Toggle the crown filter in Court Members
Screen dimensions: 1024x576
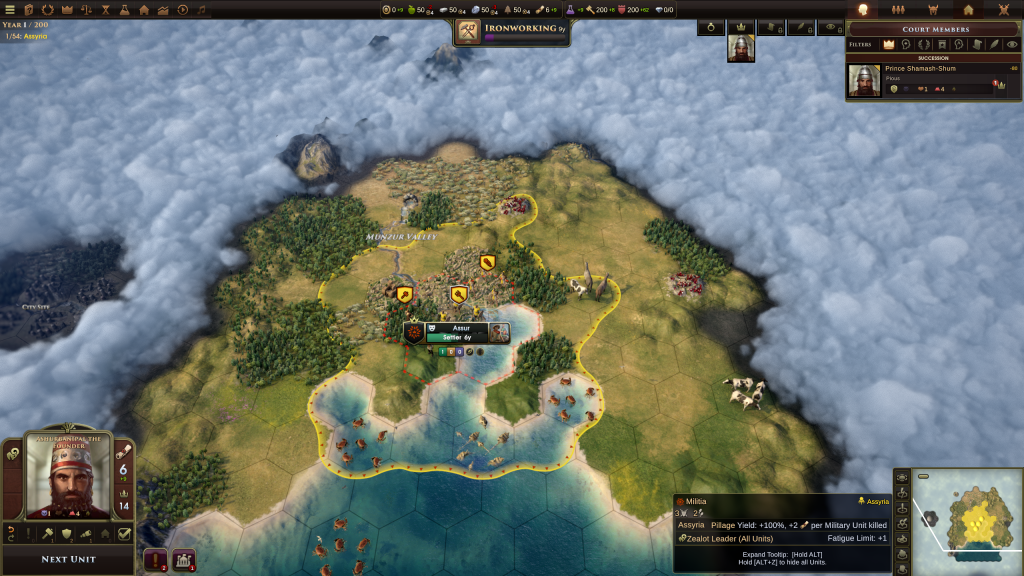click(888, 44)
